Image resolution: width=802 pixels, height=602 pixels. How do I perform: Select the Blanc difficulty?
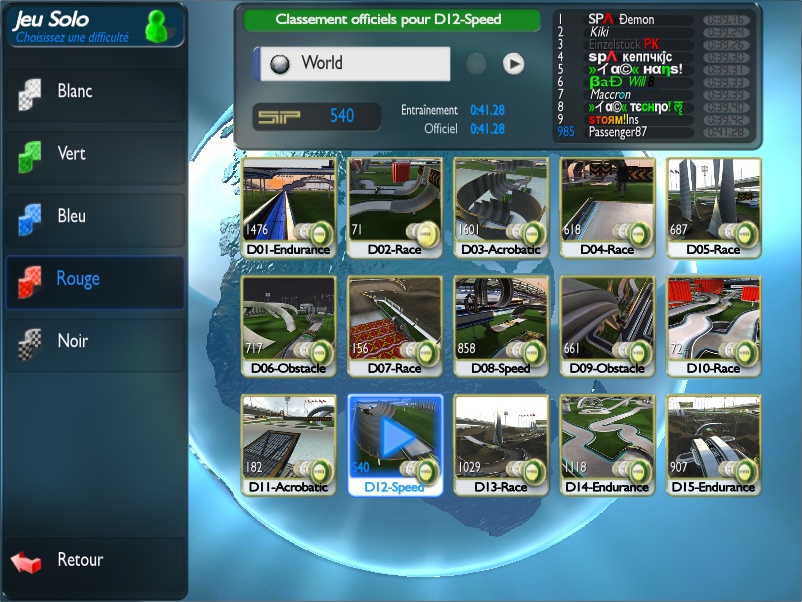click(93, 93)
